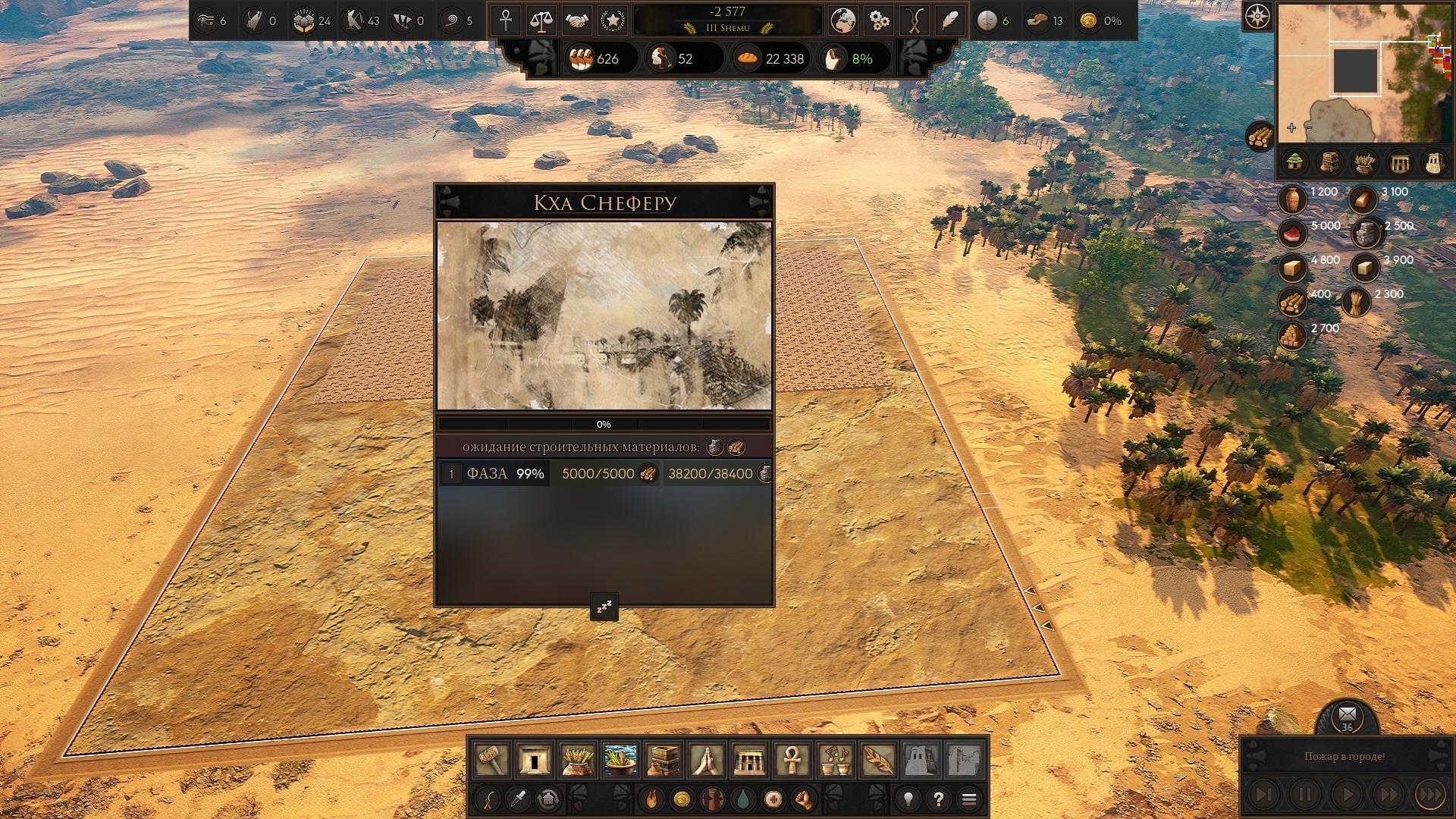Open the envelope messages button

1347,715
